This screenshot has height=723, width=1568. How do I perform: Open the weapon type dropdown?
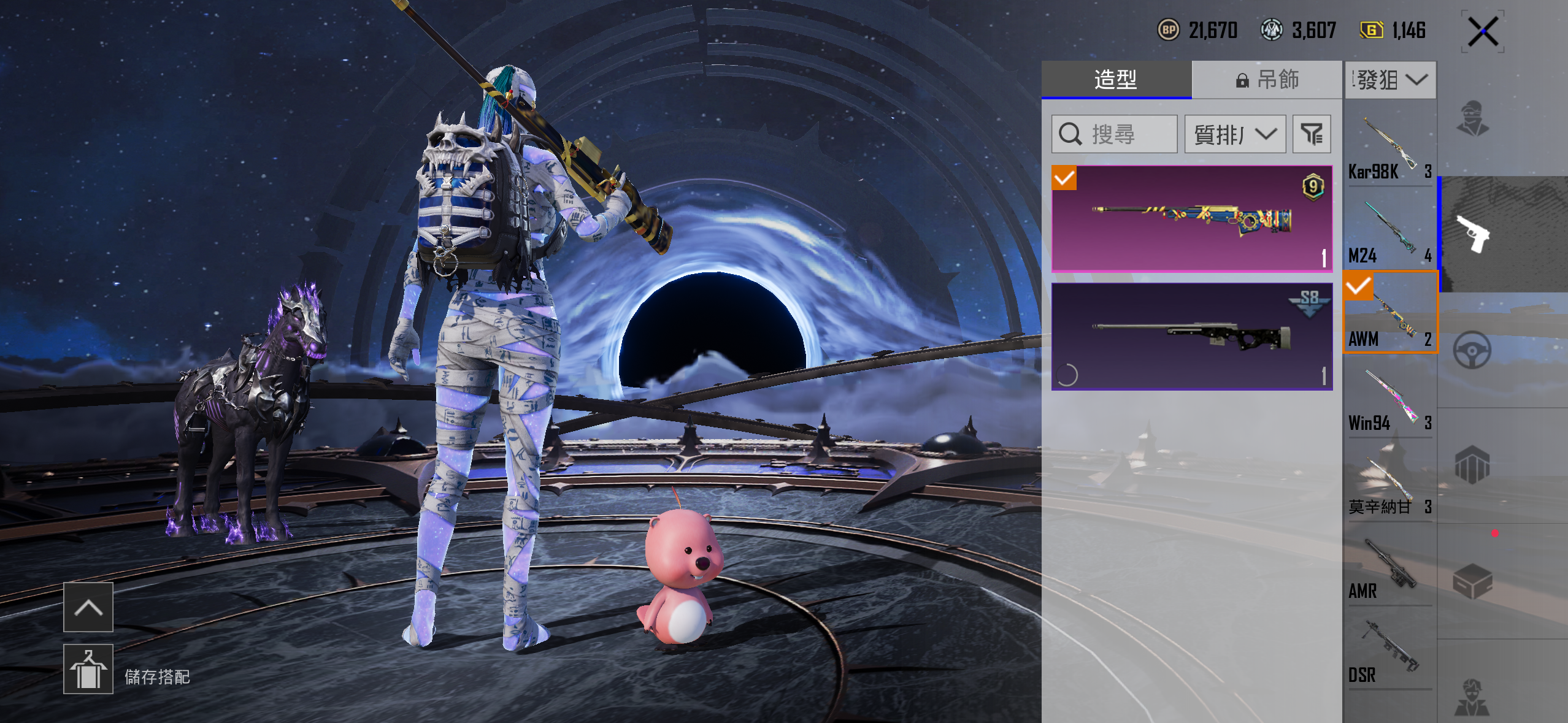click(x=1391, y=80)
